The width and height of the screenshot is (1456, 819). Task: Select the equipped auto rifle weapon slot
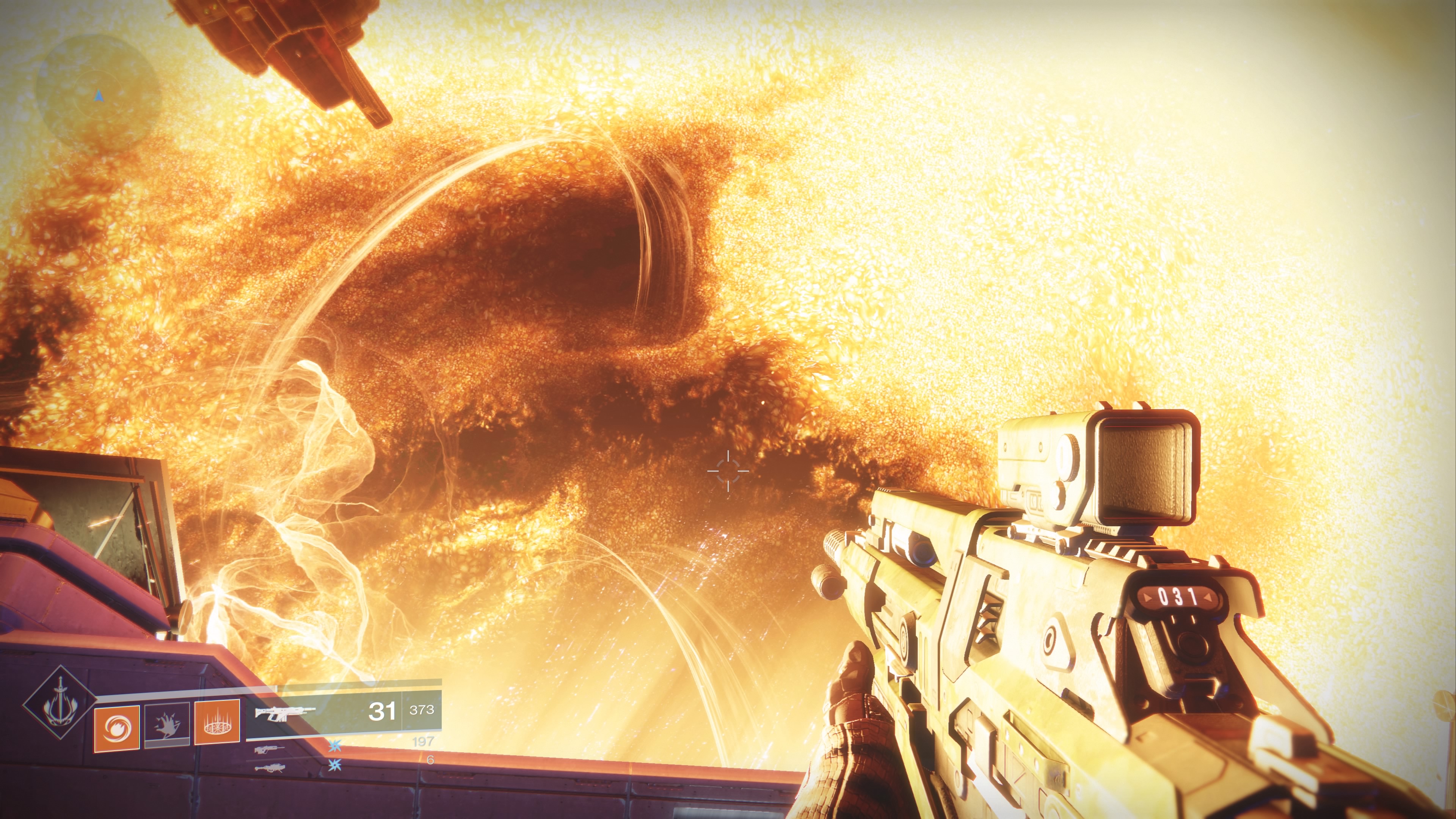pos(343,711)
